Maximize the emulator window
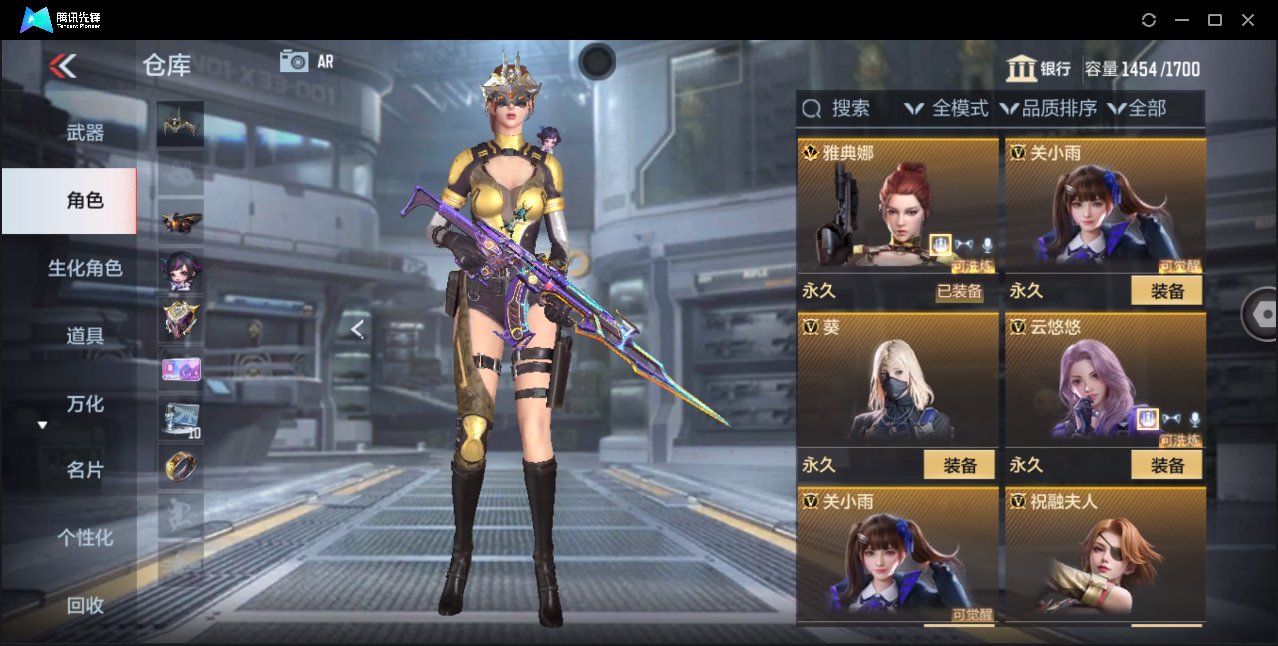Screen dimensions: 1278x646 click(1215, 20)
